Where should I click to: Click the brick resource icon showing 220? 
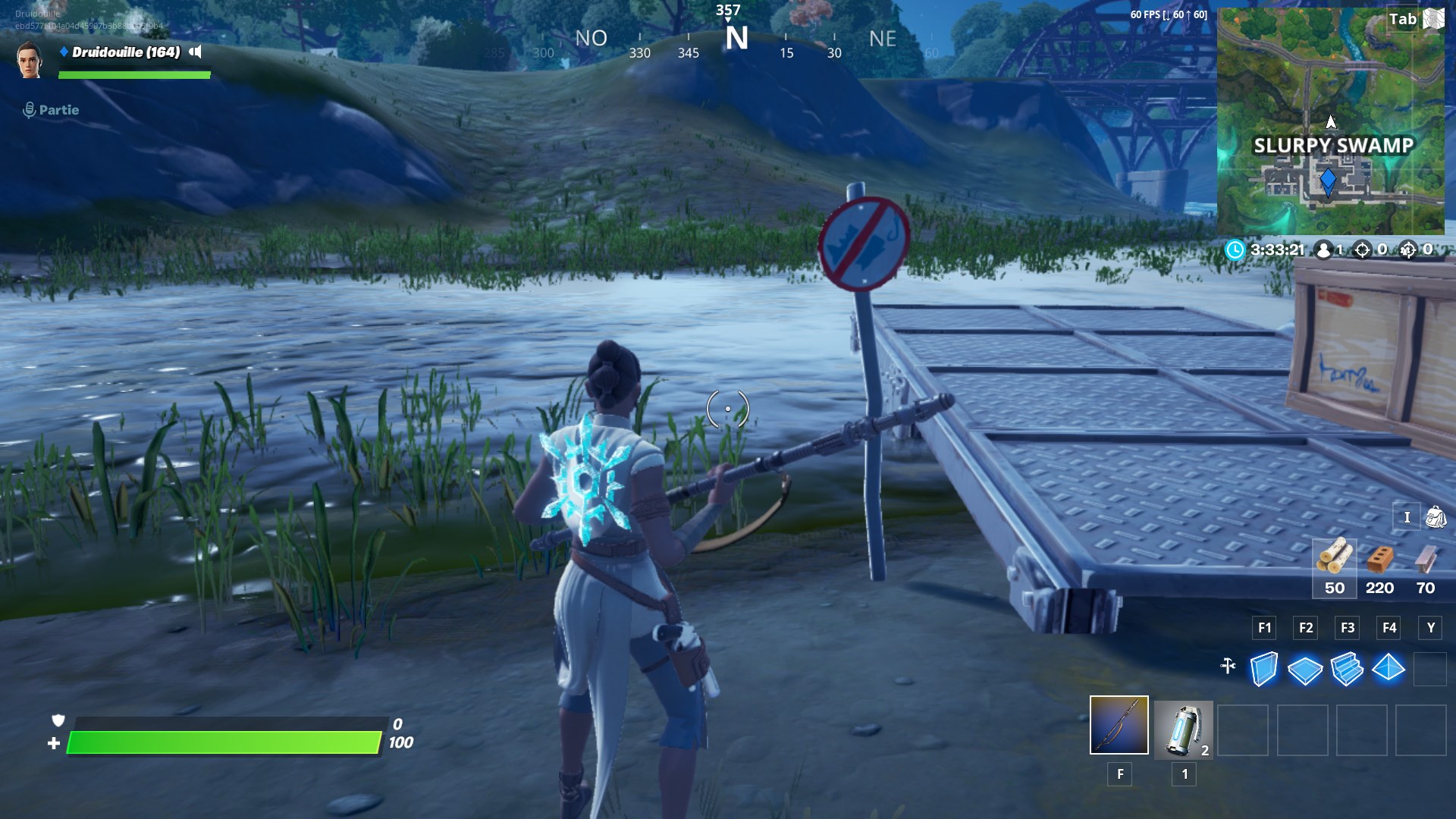[1380, 563]
